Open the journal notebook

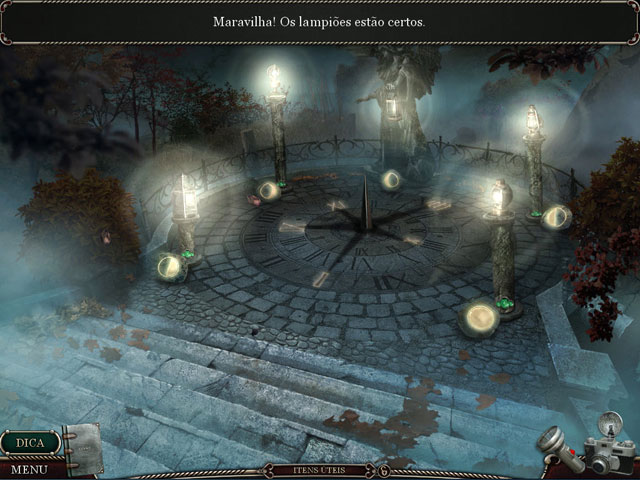[84, 446]
